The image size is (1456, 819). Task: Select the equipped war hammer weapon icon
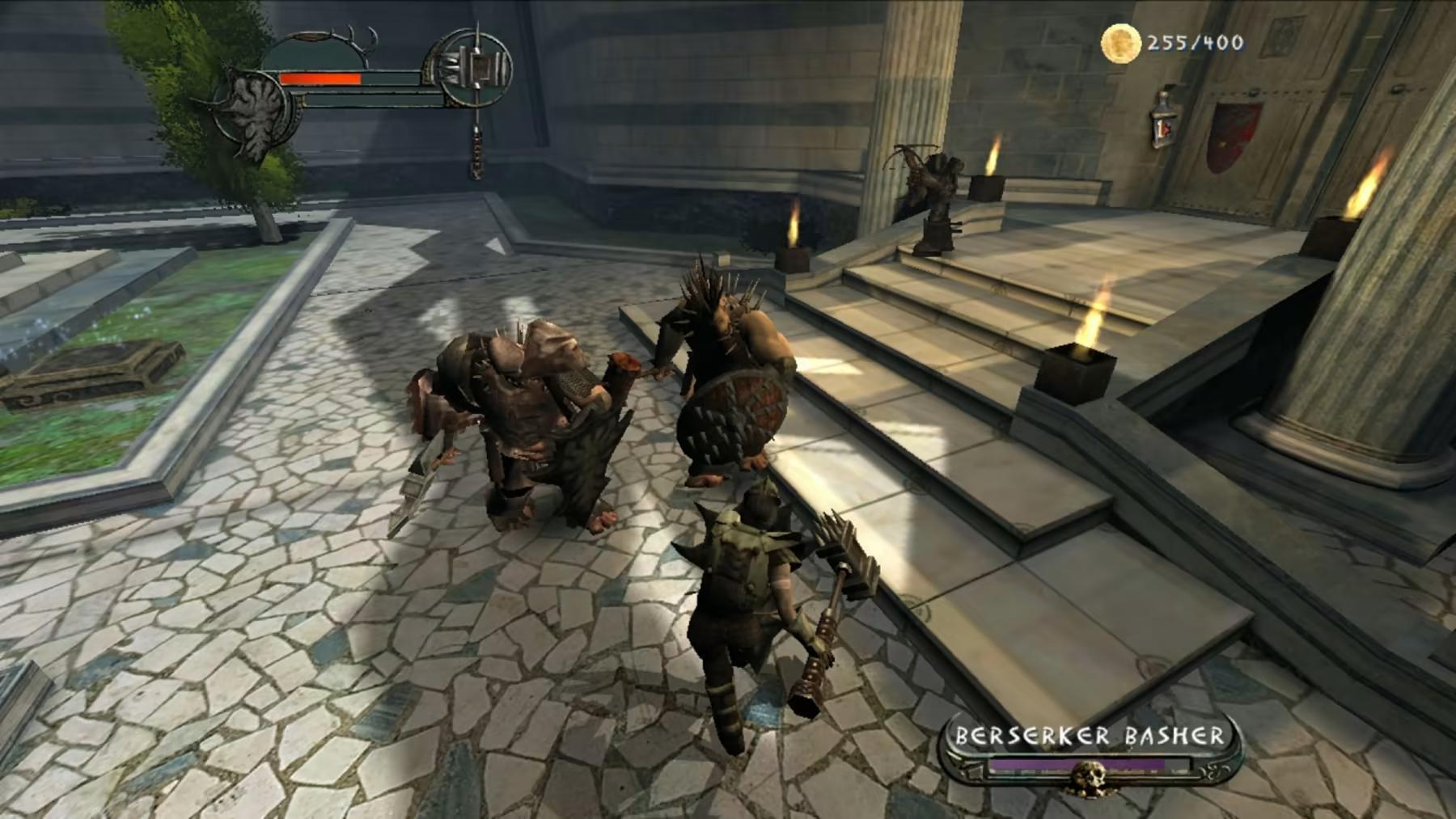479,65
